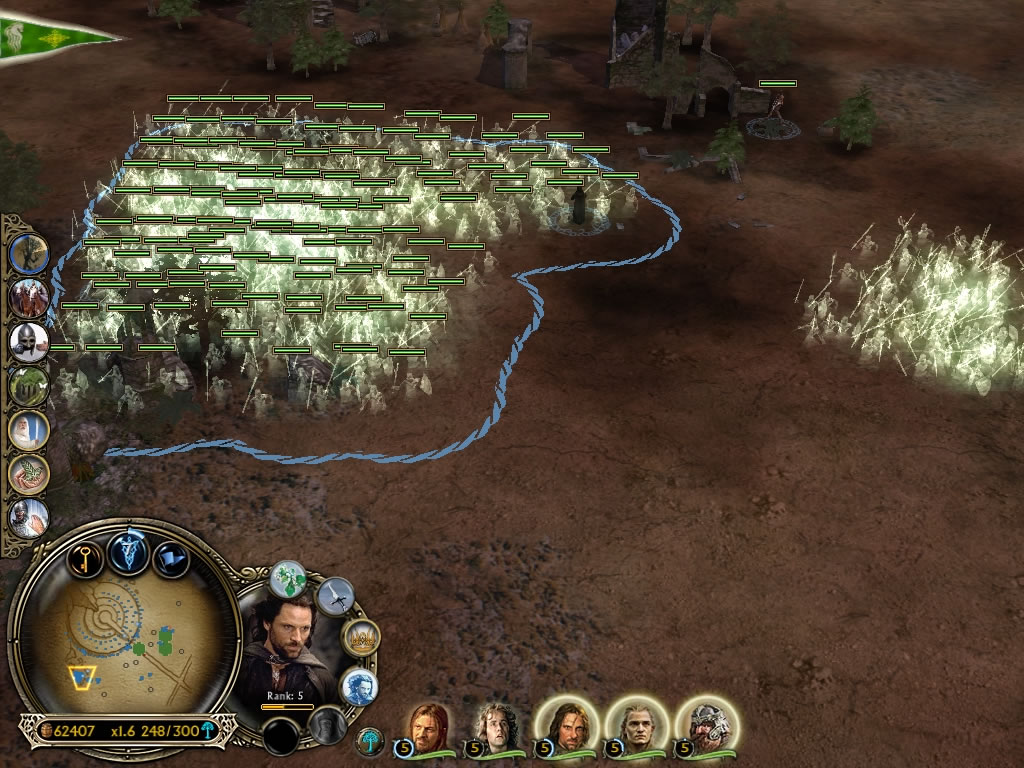
Task: Activate Aragorn's Athelas healing ability
Action: coord(289,580)
